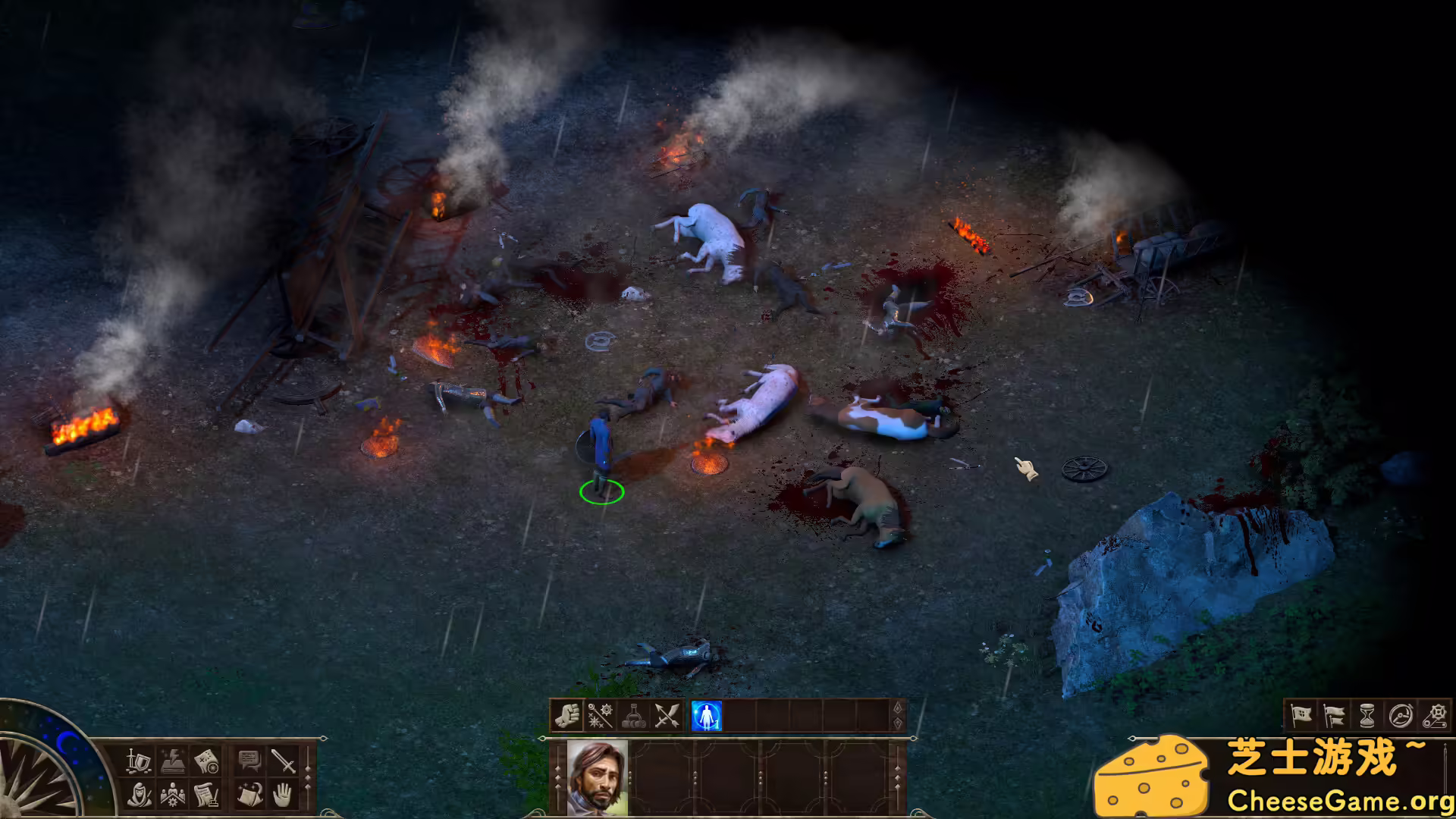Open the map with compass icon
Image resolution: width=1456 pixels, height=819 pixels.
click(207, 760)
